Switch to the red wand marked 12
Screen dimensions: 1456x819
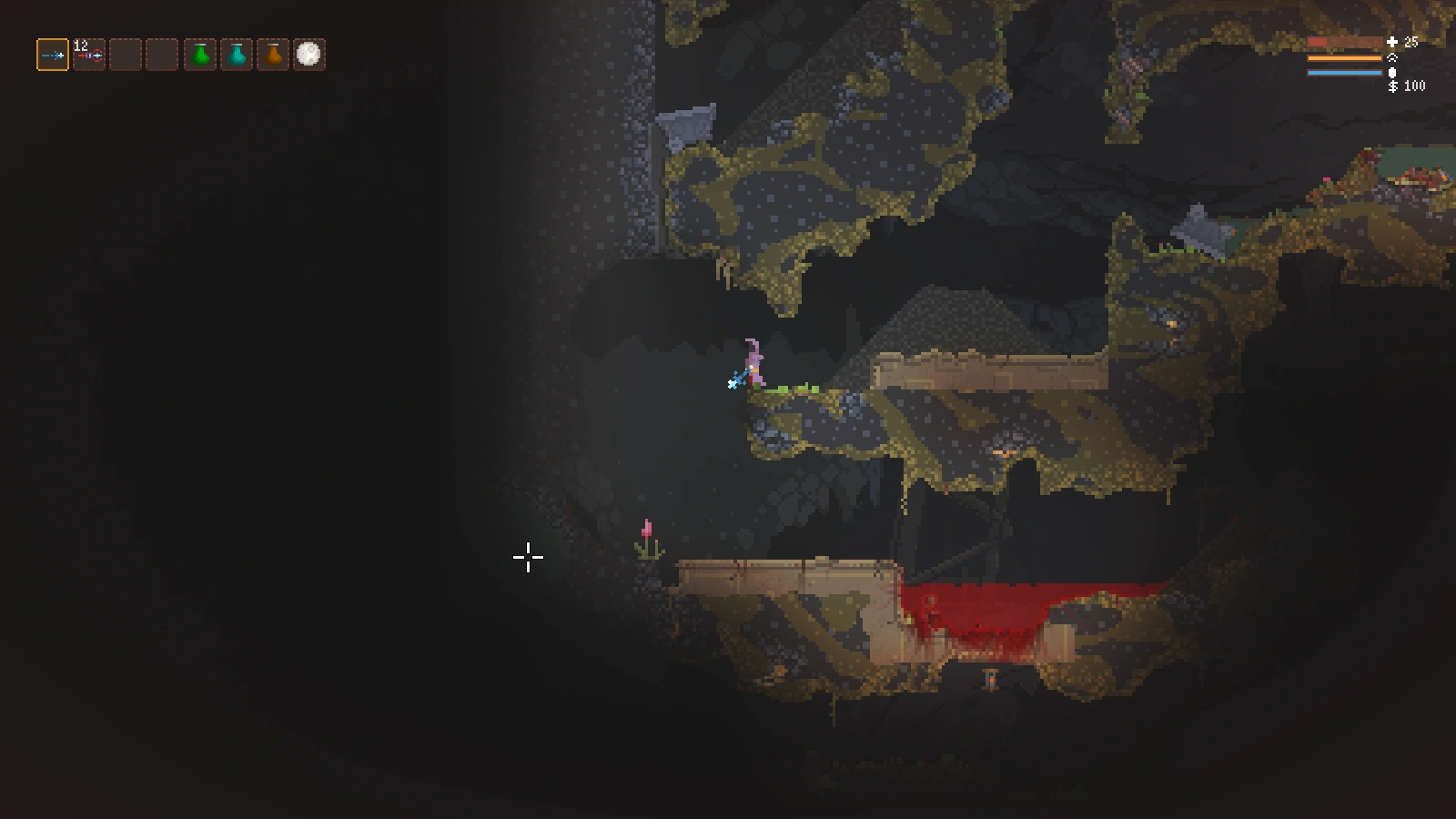coord(89,55)
